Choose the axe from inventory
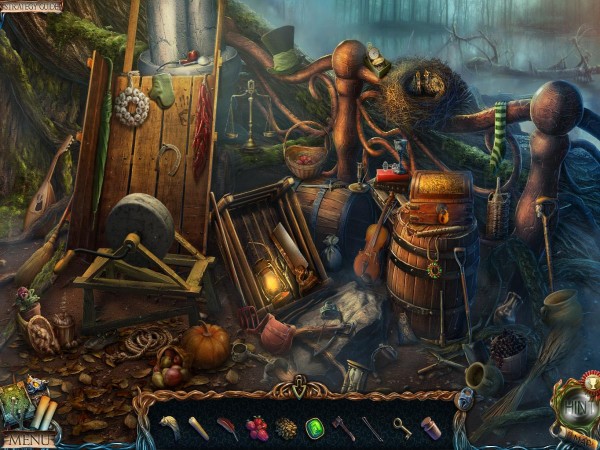This screenshot has height=450, width=600. tap(343, 428)
